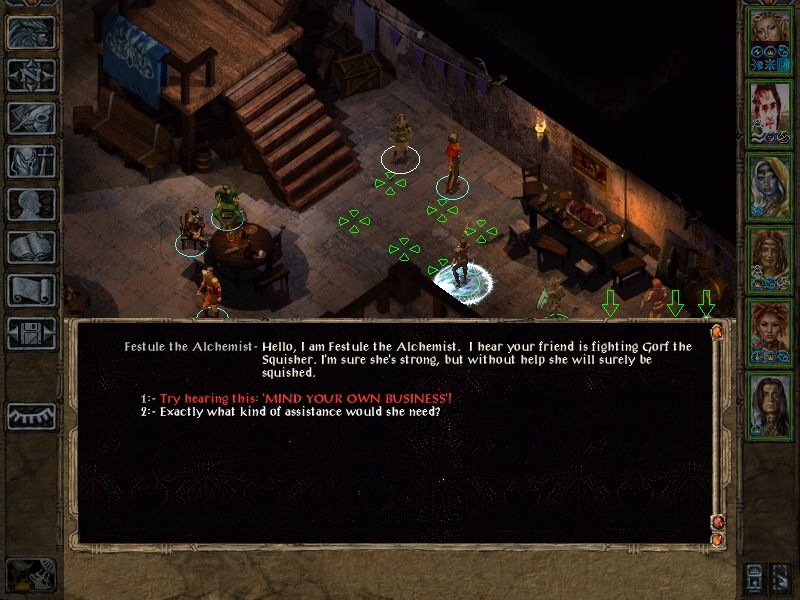This screenshot has width=800, height=600.
Task: Select the top party portrait with blonde hair
Action: pos(770,39)
